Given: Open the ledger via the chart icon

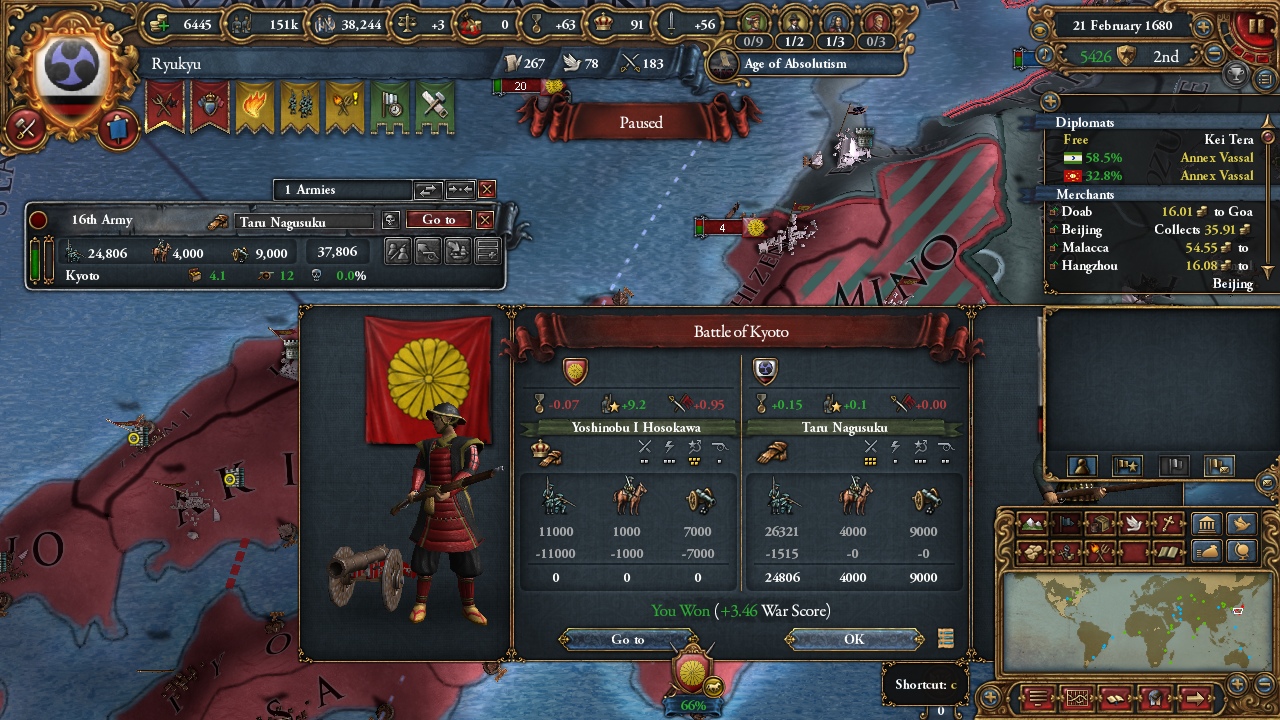Looking at the screenshot, I should click(x=1077, y=698).
